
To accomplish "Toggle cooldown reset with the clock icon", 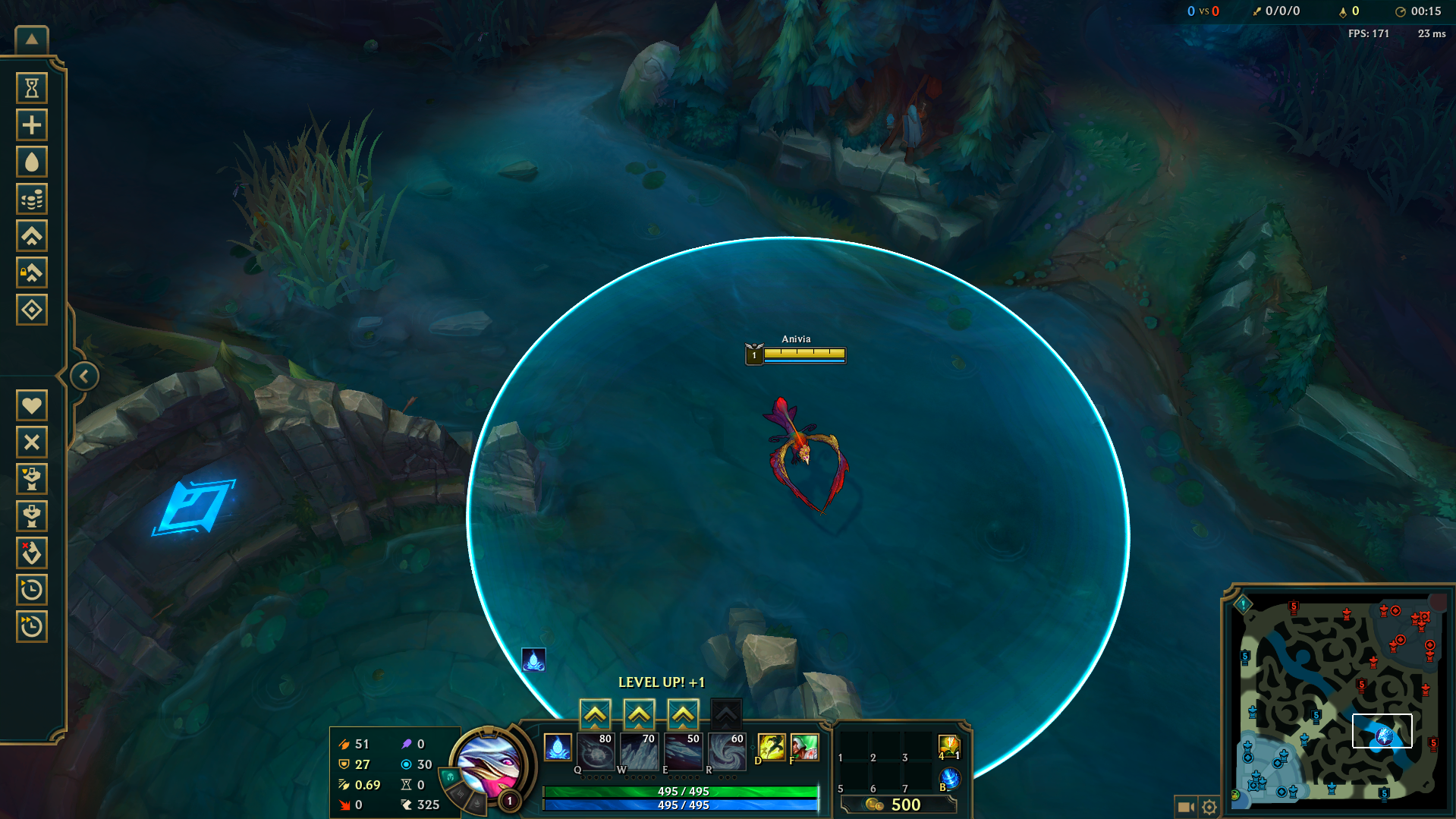I will [x=32, y=590].
